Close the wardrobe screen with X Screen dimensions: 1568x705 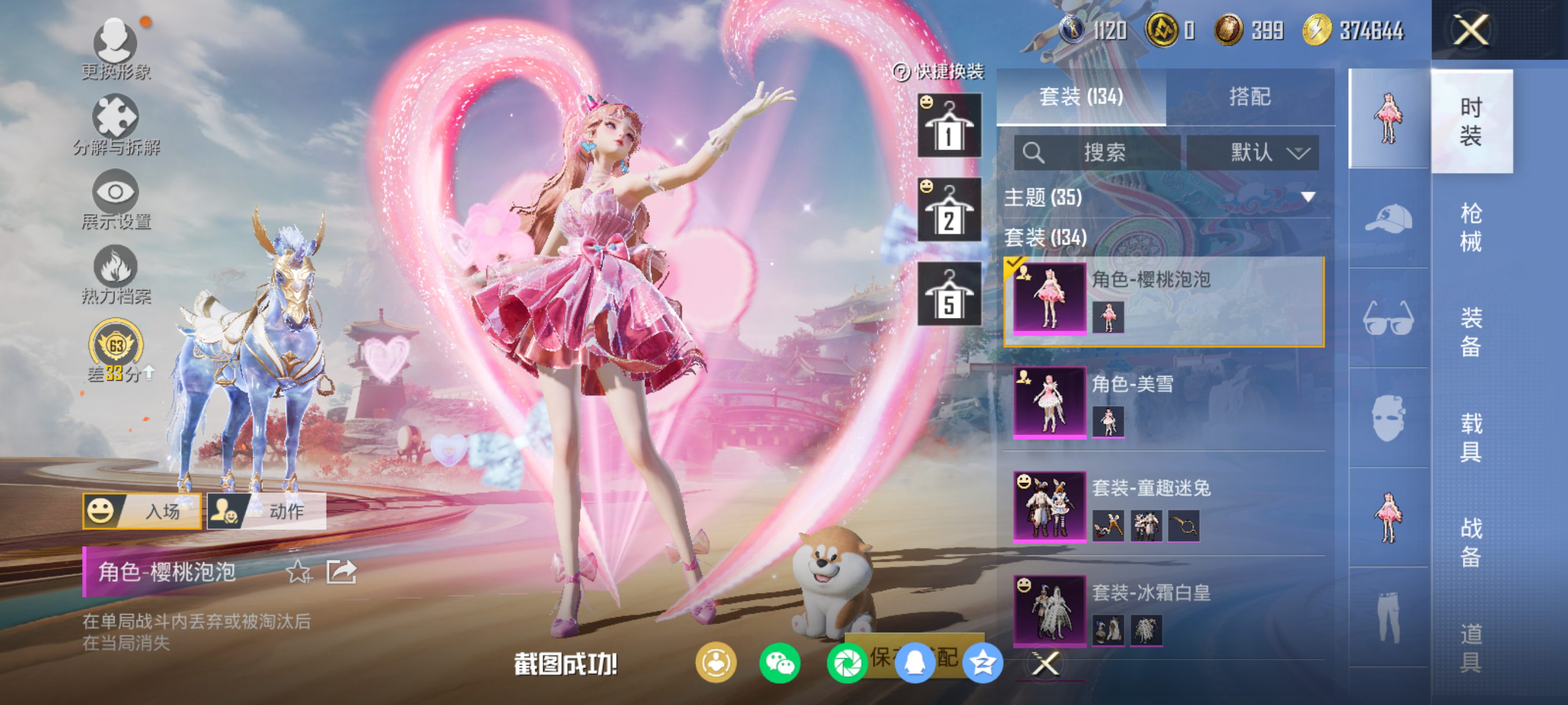pos(1471,29)
